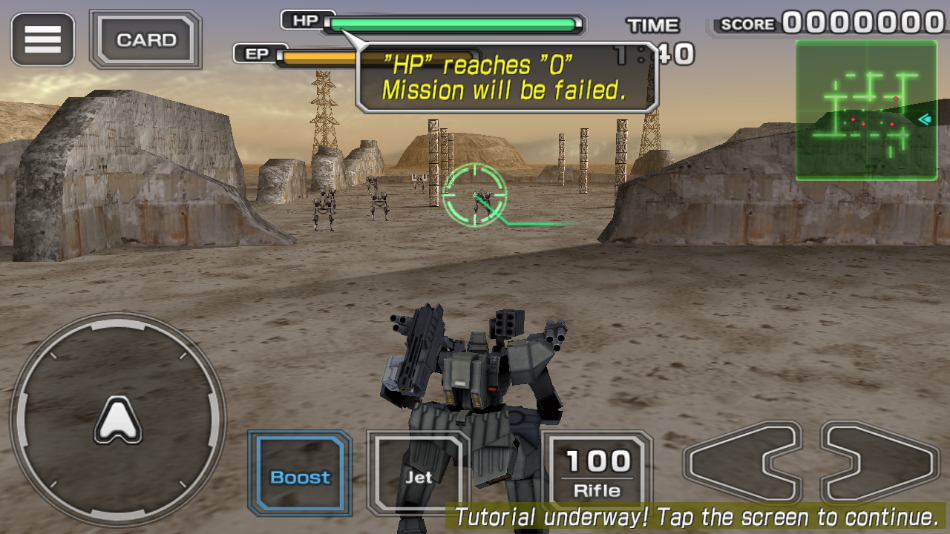Continue the tutorial via the bottom banner
This screenshot has width=950, height=534.
696,517
